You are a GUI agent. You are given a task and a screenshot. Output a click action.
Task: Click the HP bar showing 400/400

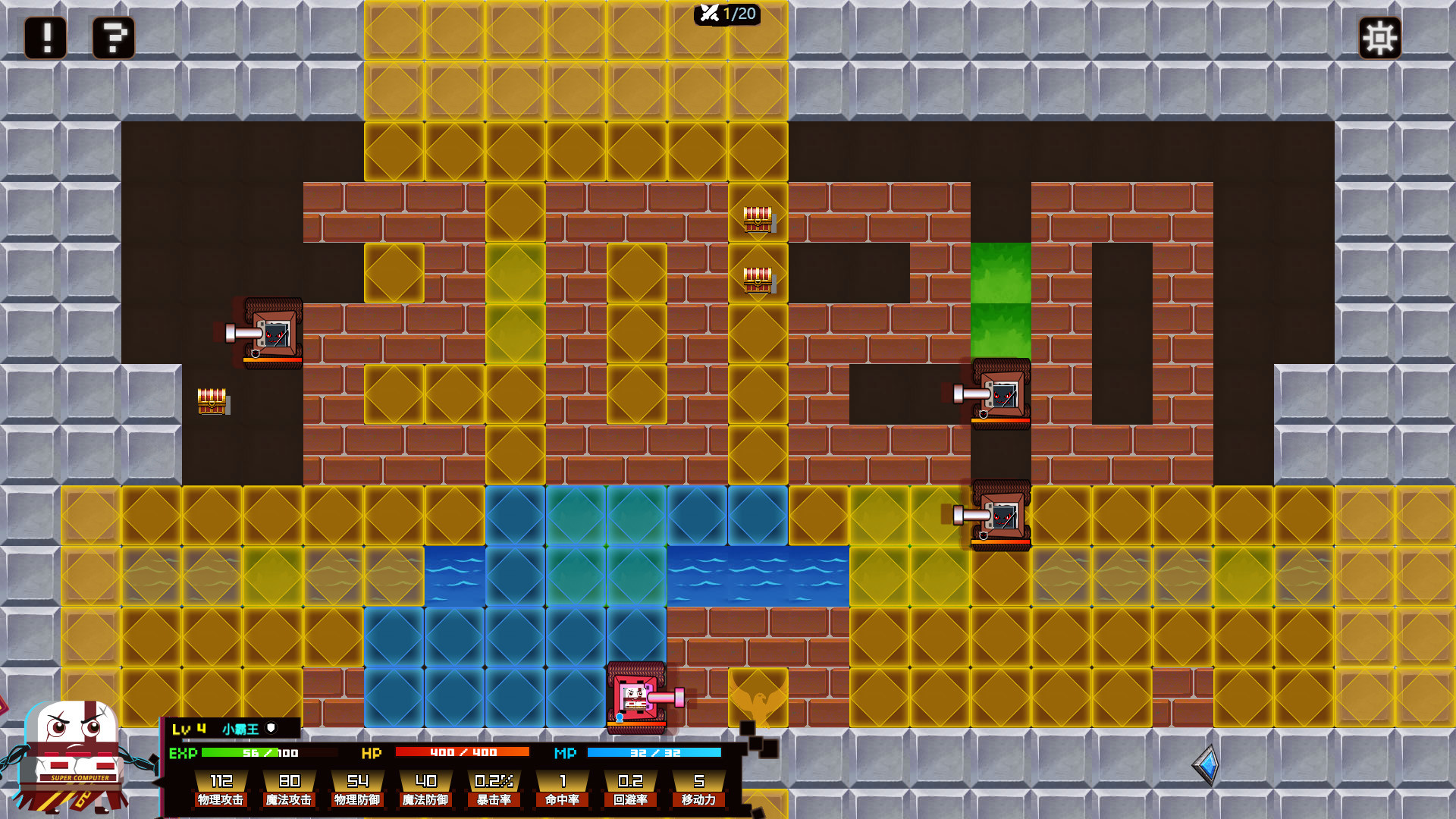[461, 752]
